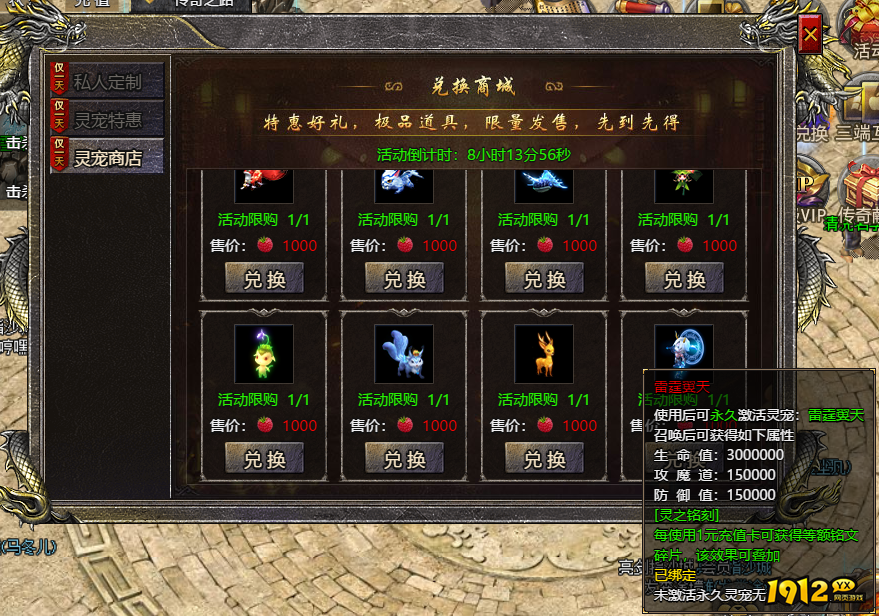Viewport: 879px width, 616px height.
Task: Click 兑换 under the blue fox pet
Action: pyautogui.click(x=404, y=459)
